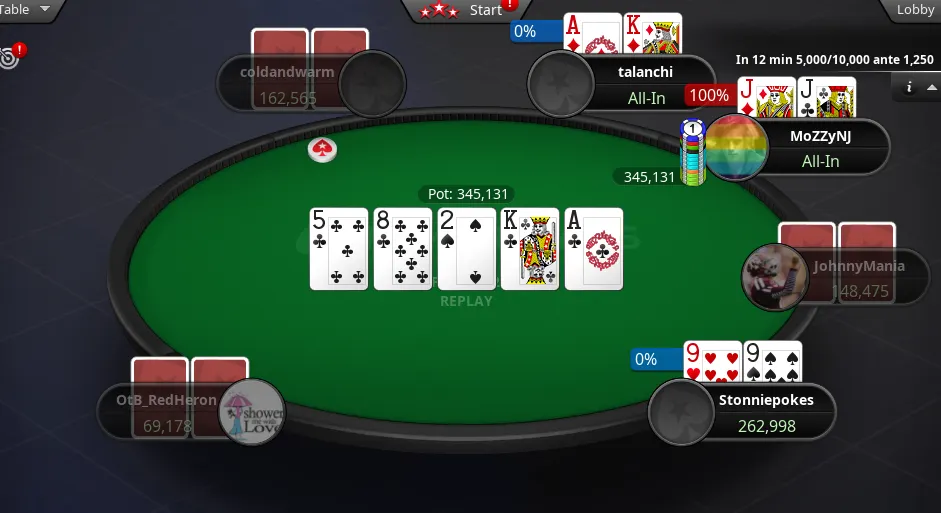Select coldandwarm's player seat
Viewport: 941px width, 513px height.
300,84
